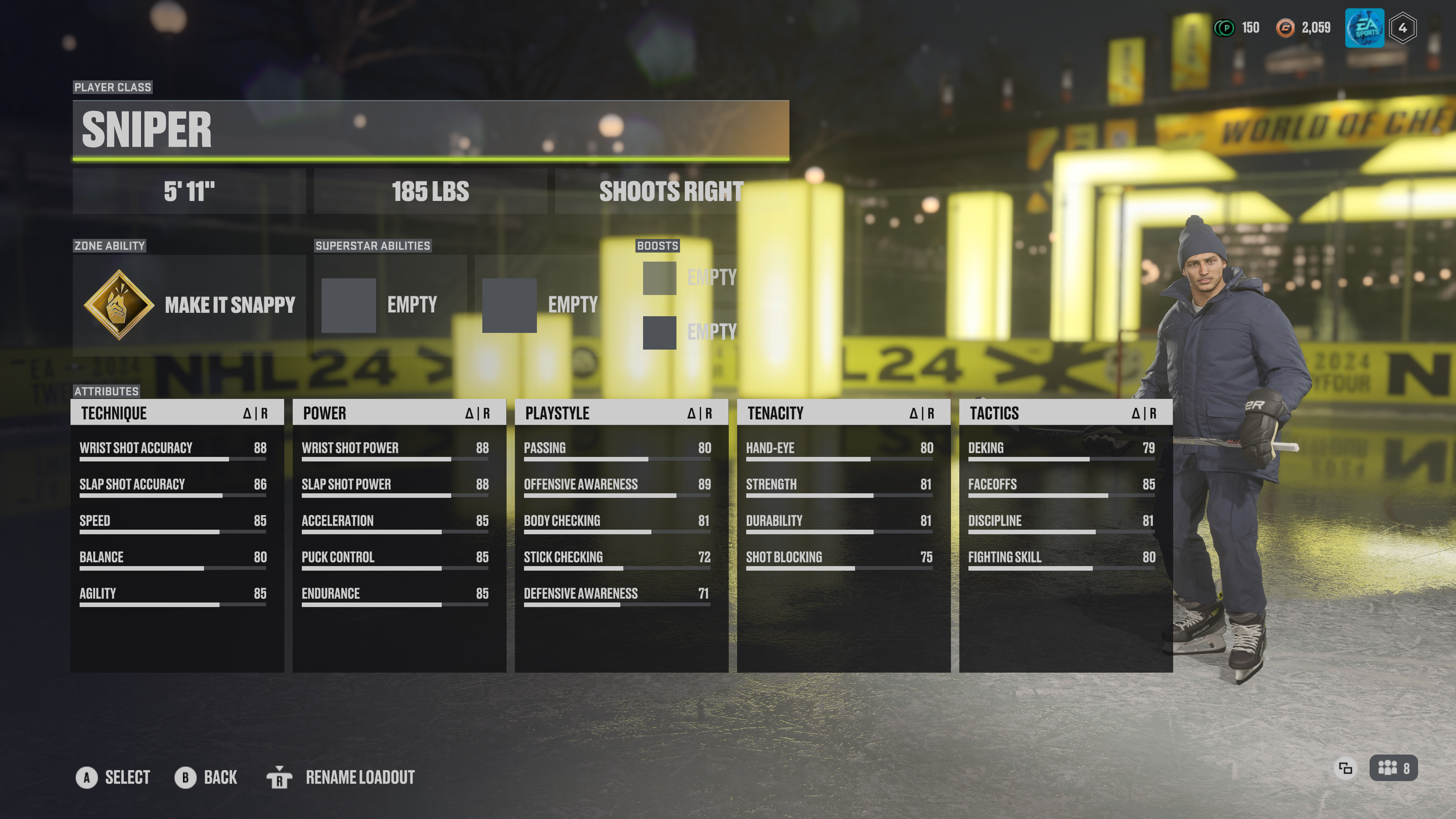Change the 5'11" height tile
This screenshot has height=819, width=1456.
click(x=189, y=191)
